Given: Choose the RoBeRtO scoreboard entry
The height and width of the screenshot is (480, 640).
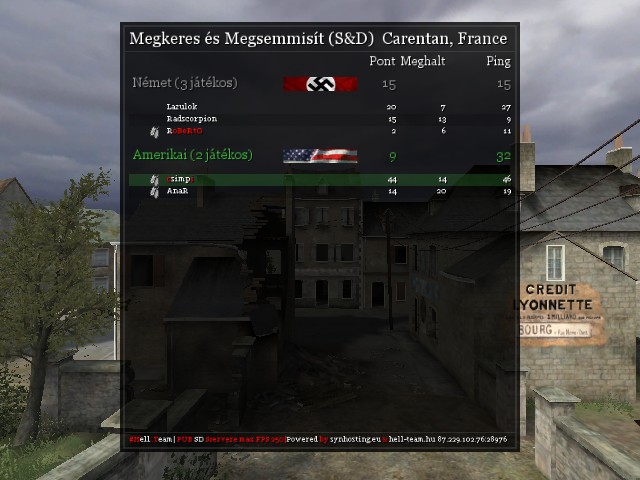Looking at the screenshot, I should pos(184,131).
